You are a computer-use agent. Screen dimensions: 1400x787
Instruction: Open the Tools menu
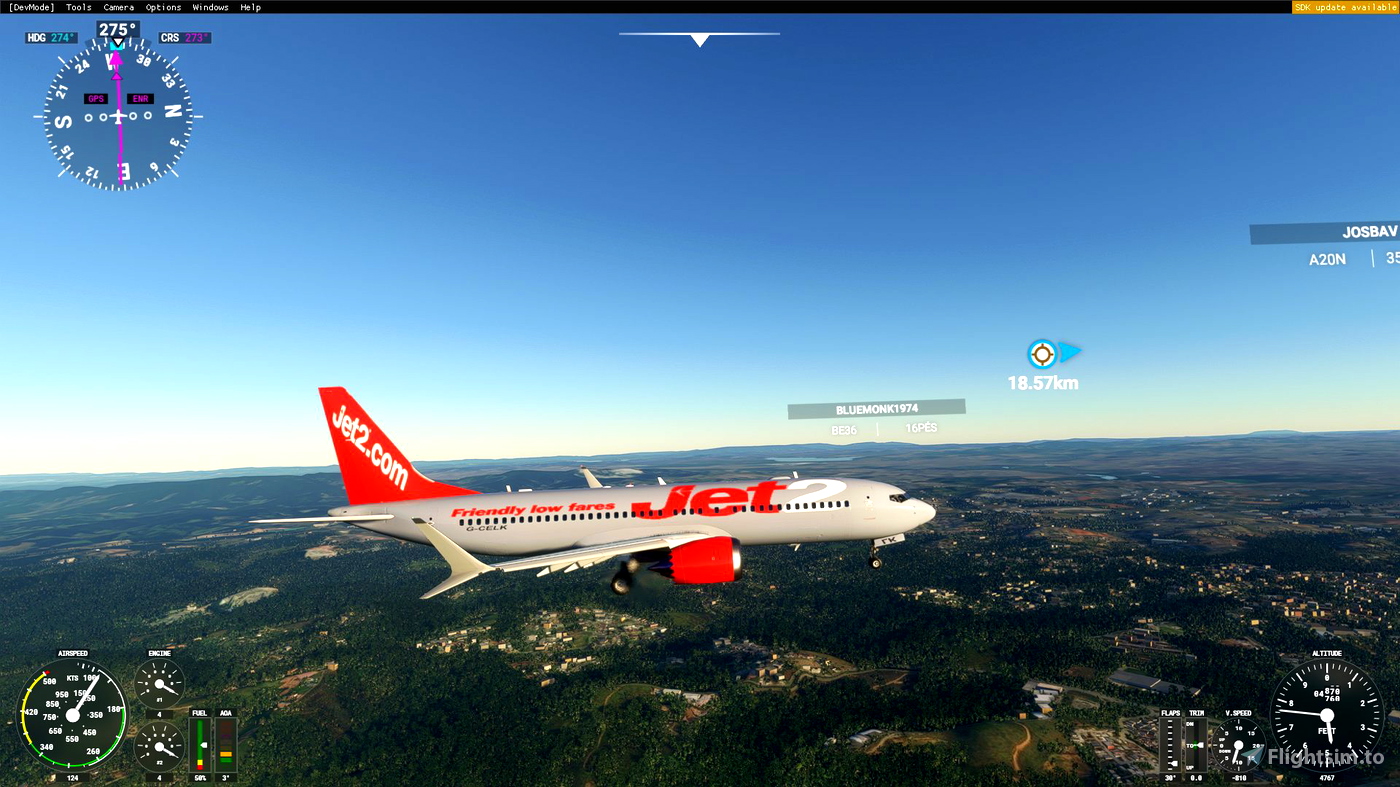[77, 6]
